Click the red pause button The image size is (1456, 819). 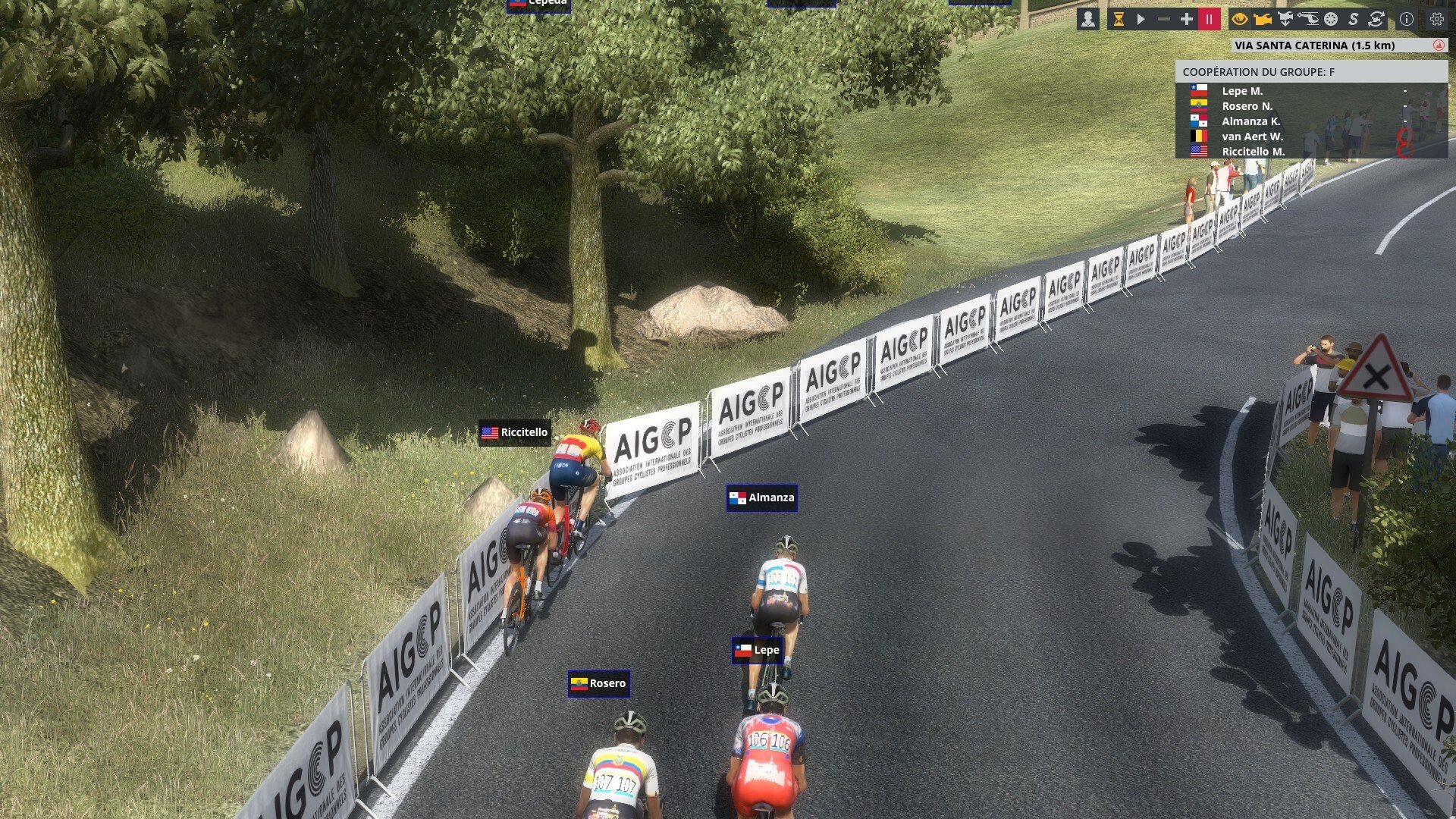[1209, 19]
